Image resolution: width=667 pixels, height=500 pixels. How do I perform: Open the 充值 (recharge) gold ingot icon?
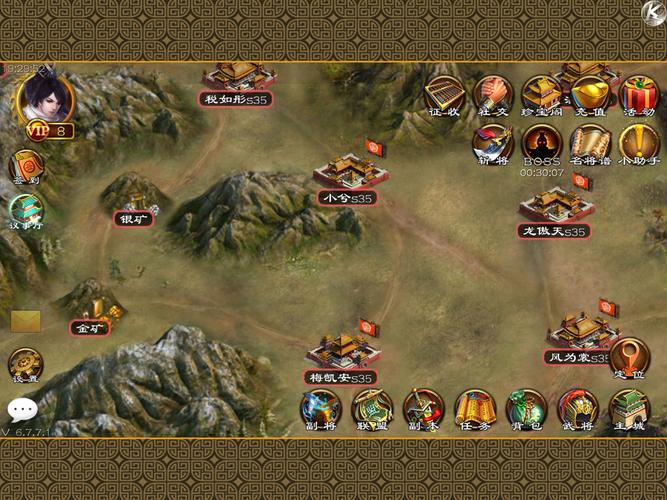pyautogui.click(x=590, y=95)
